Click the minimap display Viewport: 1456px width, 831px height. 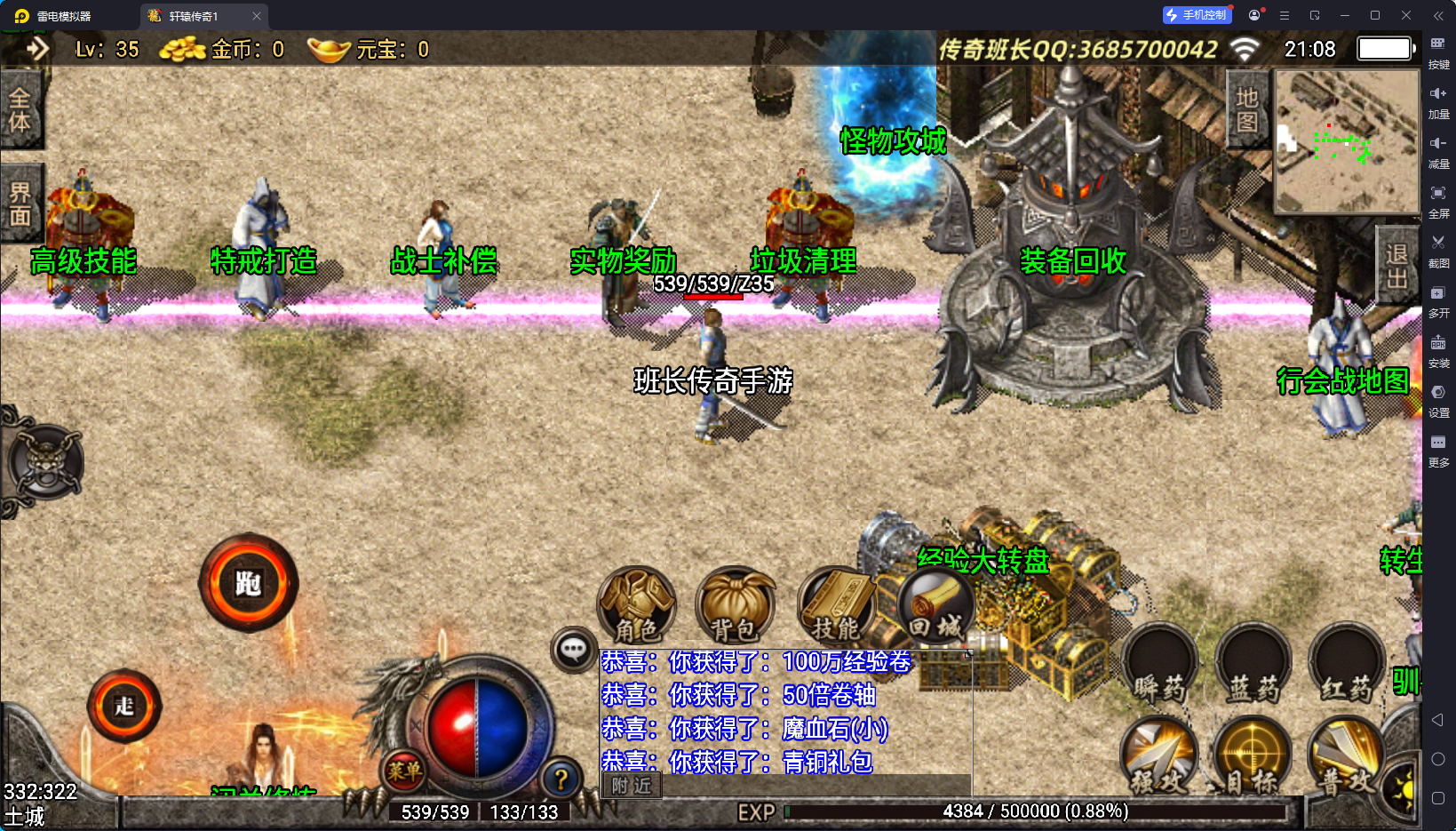[x=1346, y=142]
